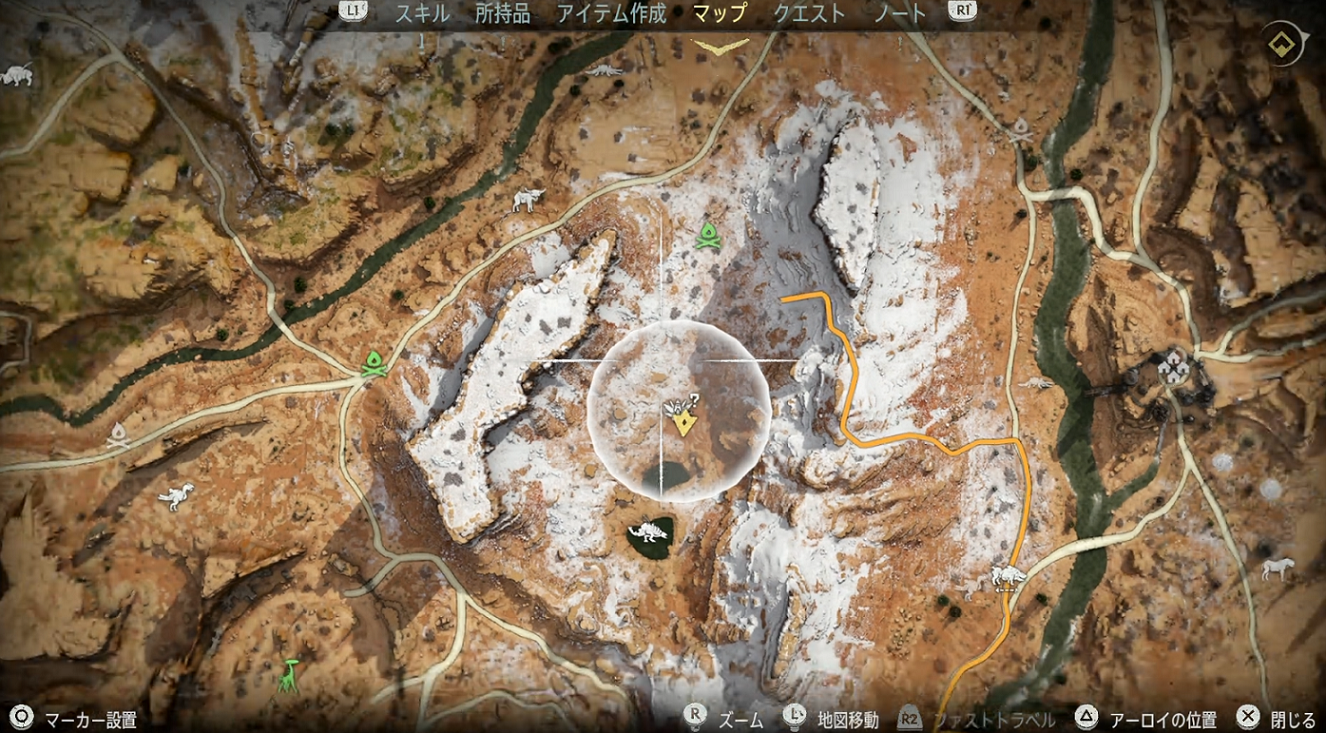Switch to the スキル tab
Image resolution: width=1326 pixels, height=733 pixels.
(422, 14)
